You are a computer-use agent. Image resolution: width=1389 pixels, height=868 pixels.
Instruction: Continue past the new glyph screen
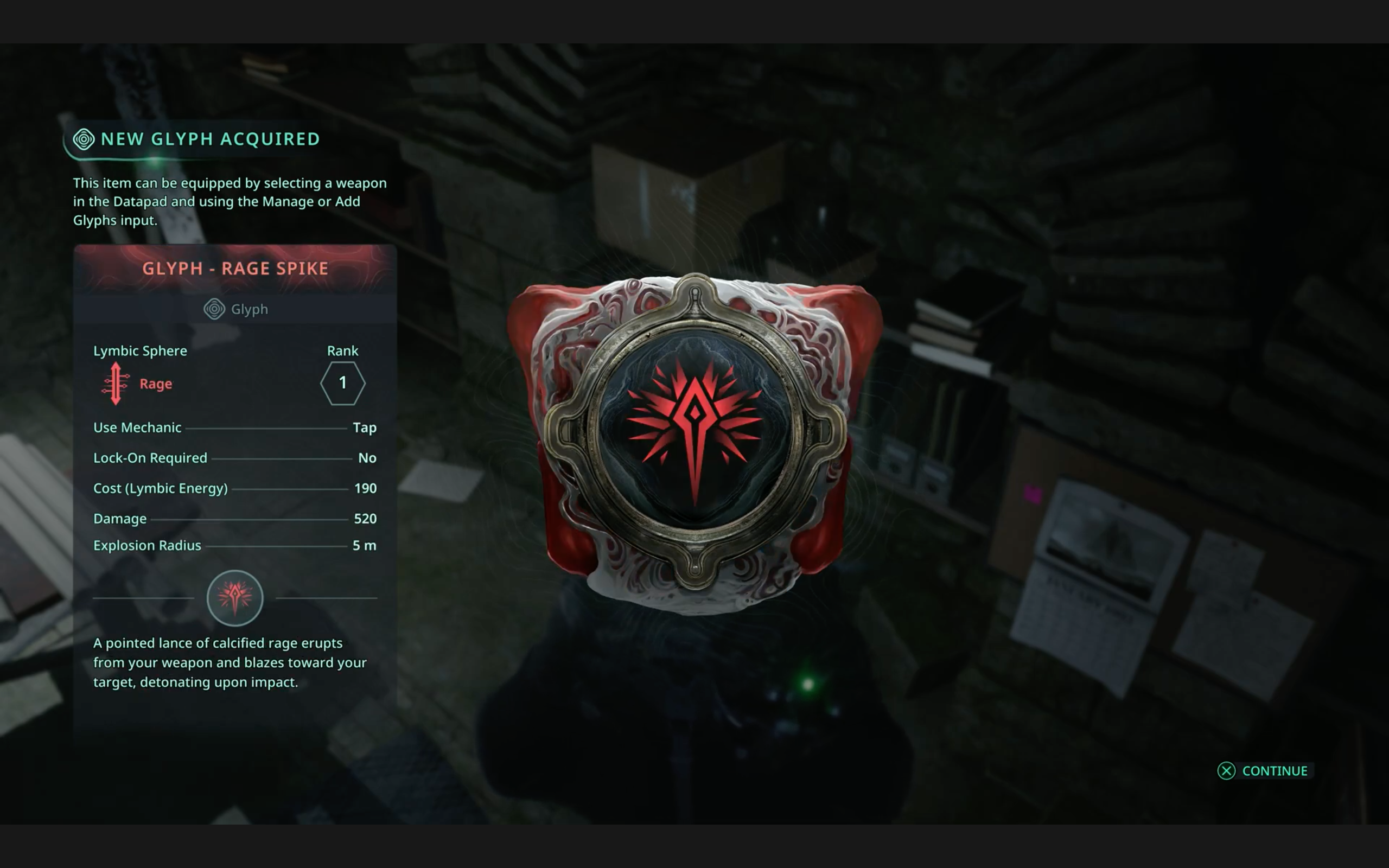click(x=1264, y=770)
